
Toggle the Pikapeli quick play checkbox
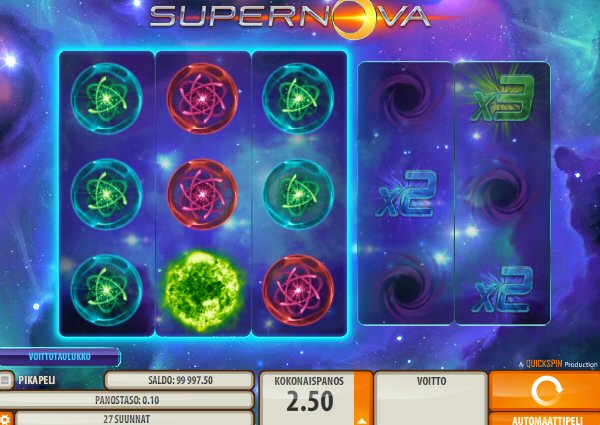tap(6, 380)
